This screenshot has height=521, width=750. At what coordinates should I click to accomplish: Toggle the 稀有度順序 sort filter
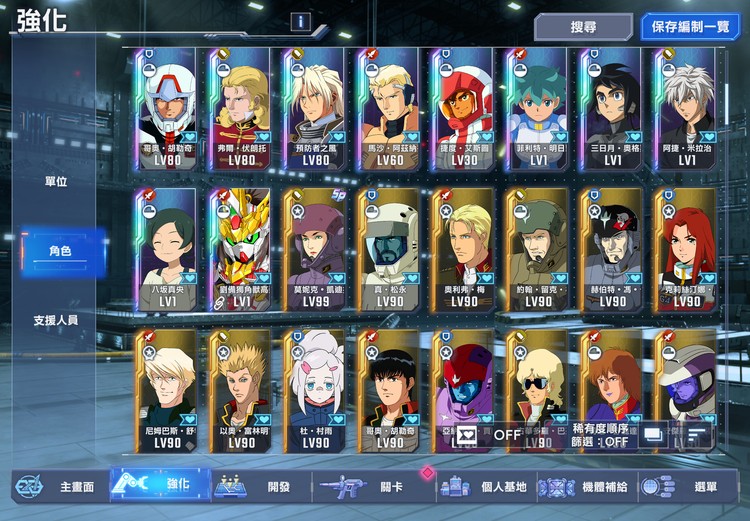point(602,434)
